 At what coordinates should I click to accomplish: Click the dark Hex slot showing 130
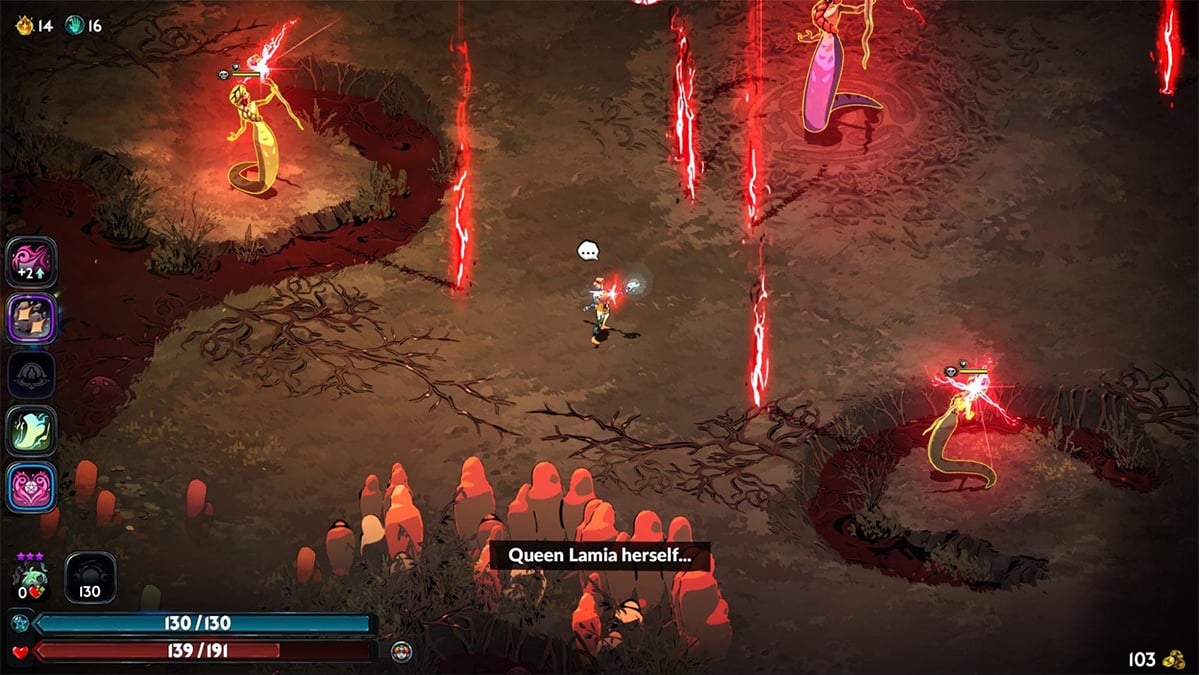[x=90, y=579]
